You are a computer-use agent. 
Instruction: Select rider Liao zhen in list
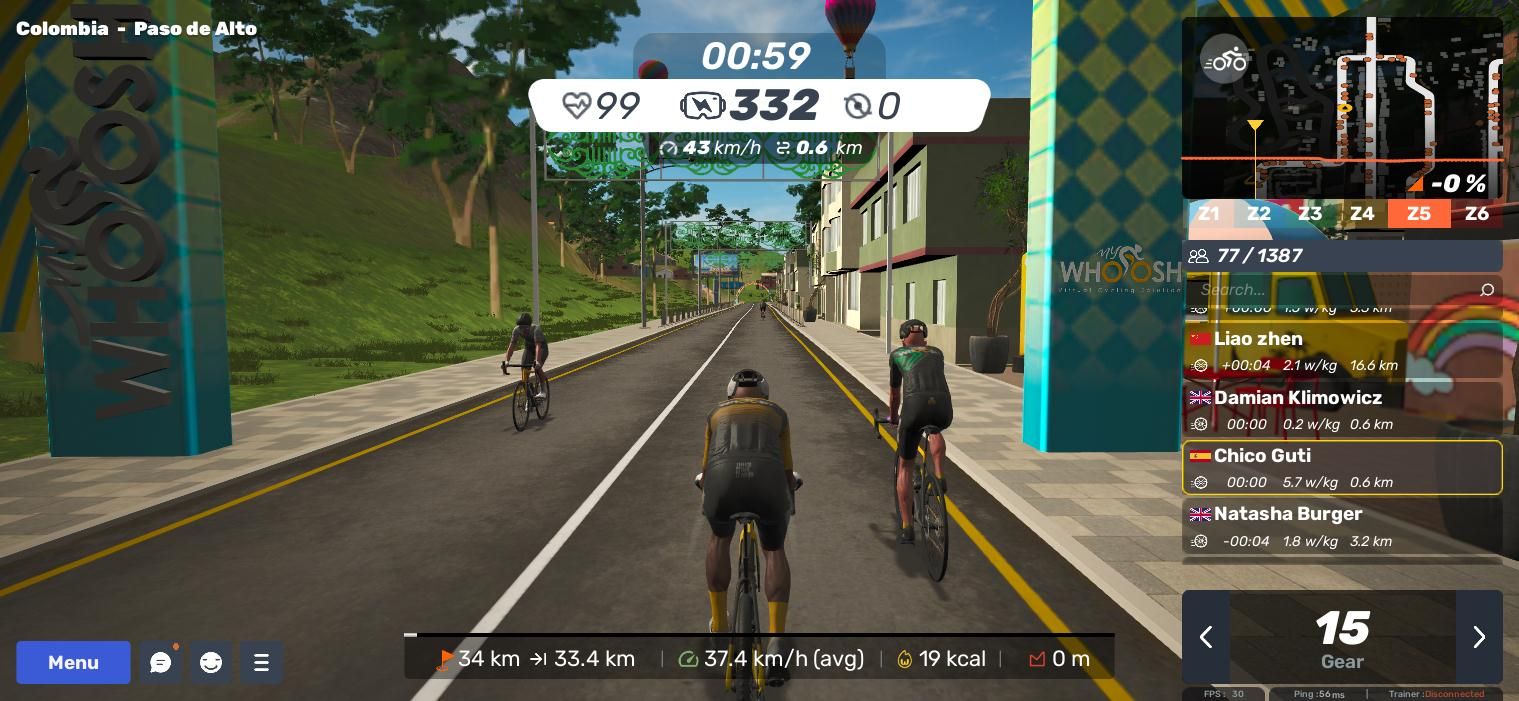1342,351
